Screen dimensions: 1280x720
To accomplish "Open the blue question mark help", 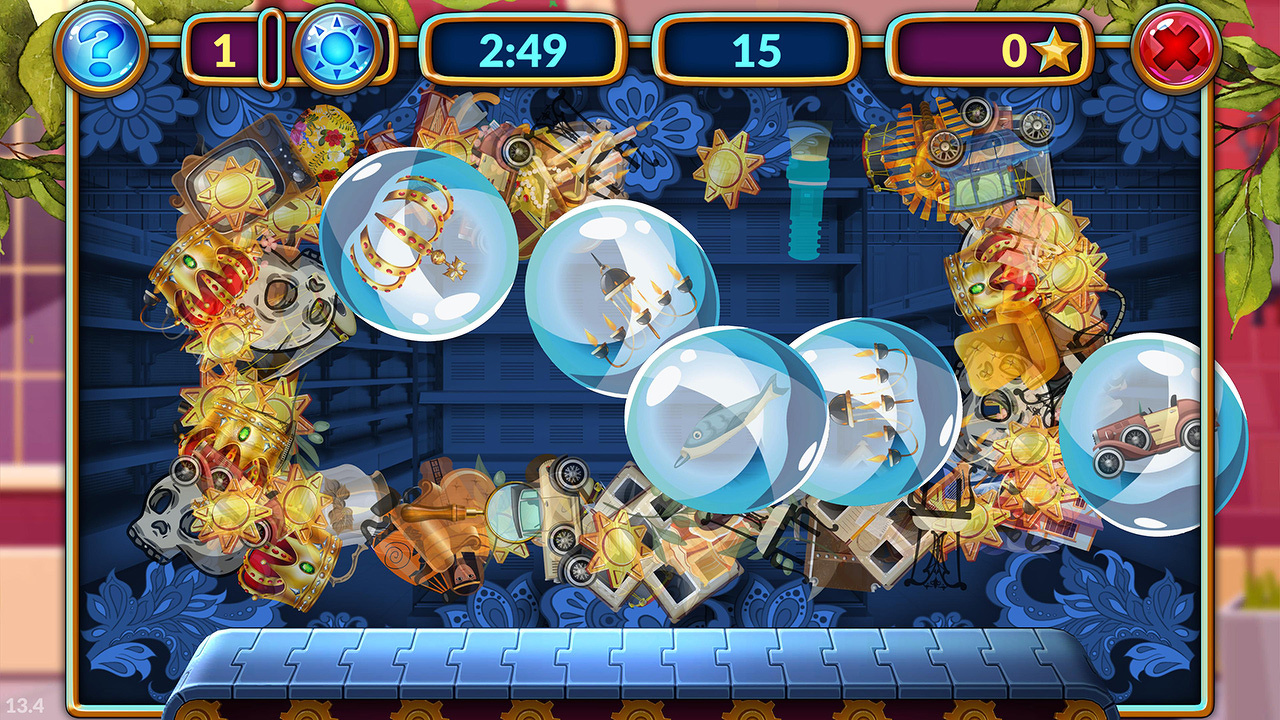I will (x=100, y=47).
